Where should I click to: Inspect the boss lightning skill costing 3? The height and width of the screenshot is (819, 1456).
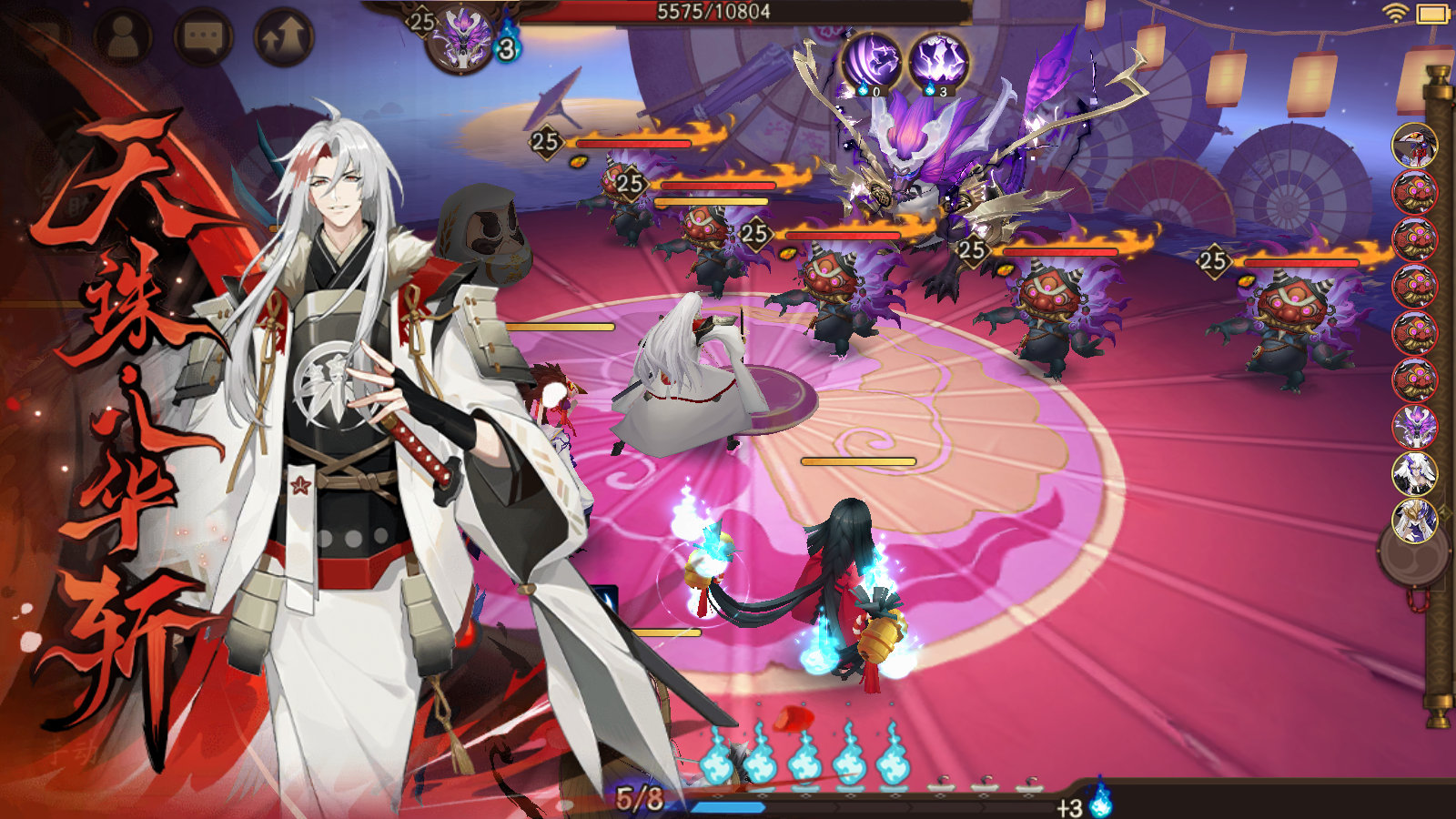[x=938, y=62]
